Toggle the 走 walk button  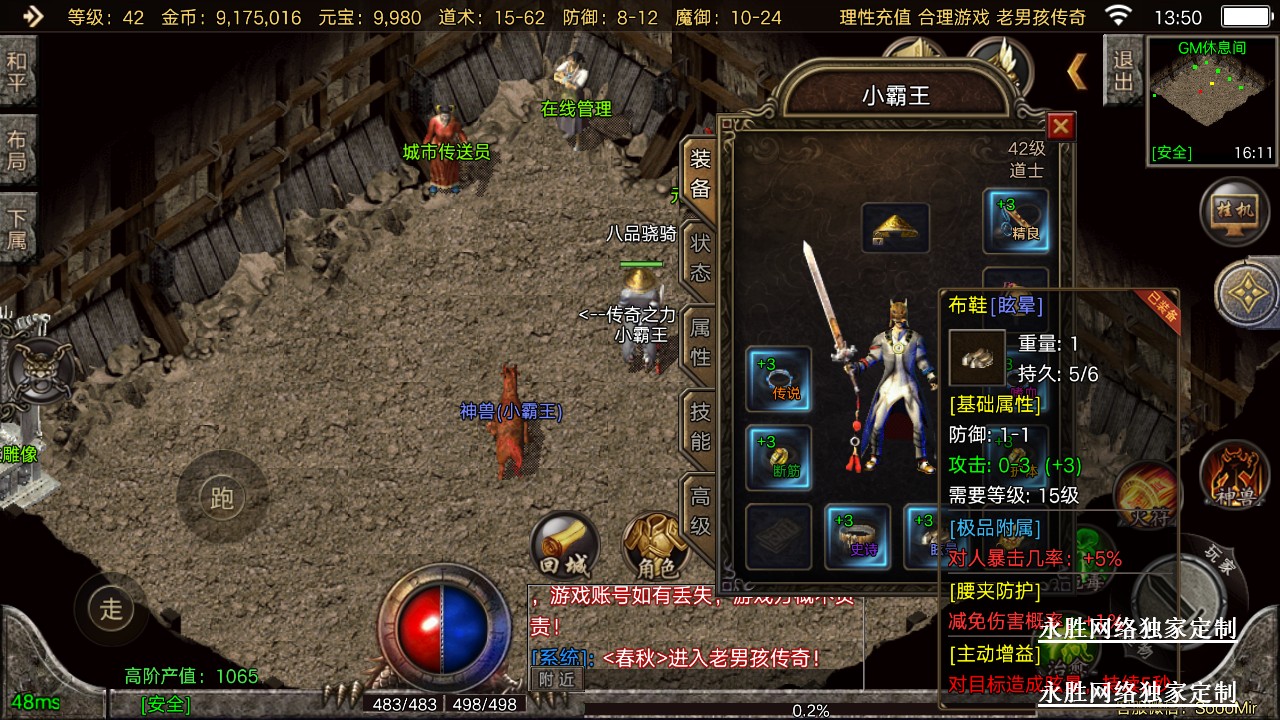click(110, 607)
